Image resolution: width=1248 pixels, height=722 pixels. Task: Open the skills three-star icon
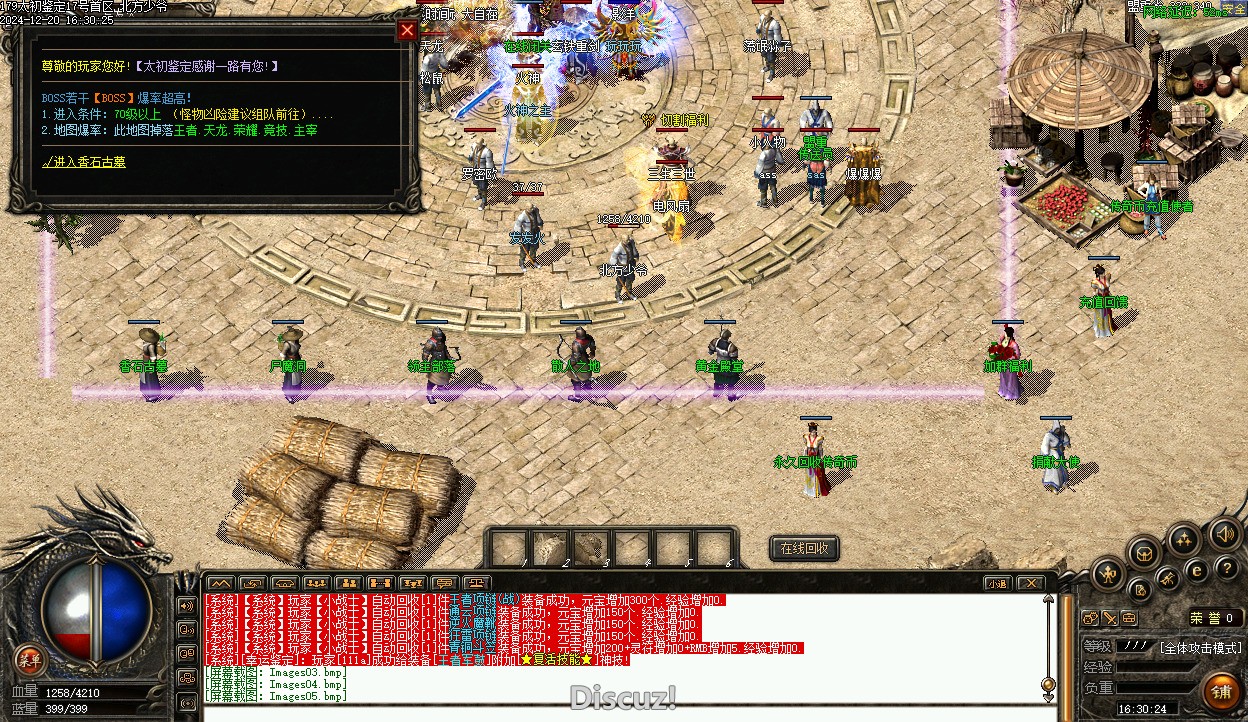(x=1185, y=539)
